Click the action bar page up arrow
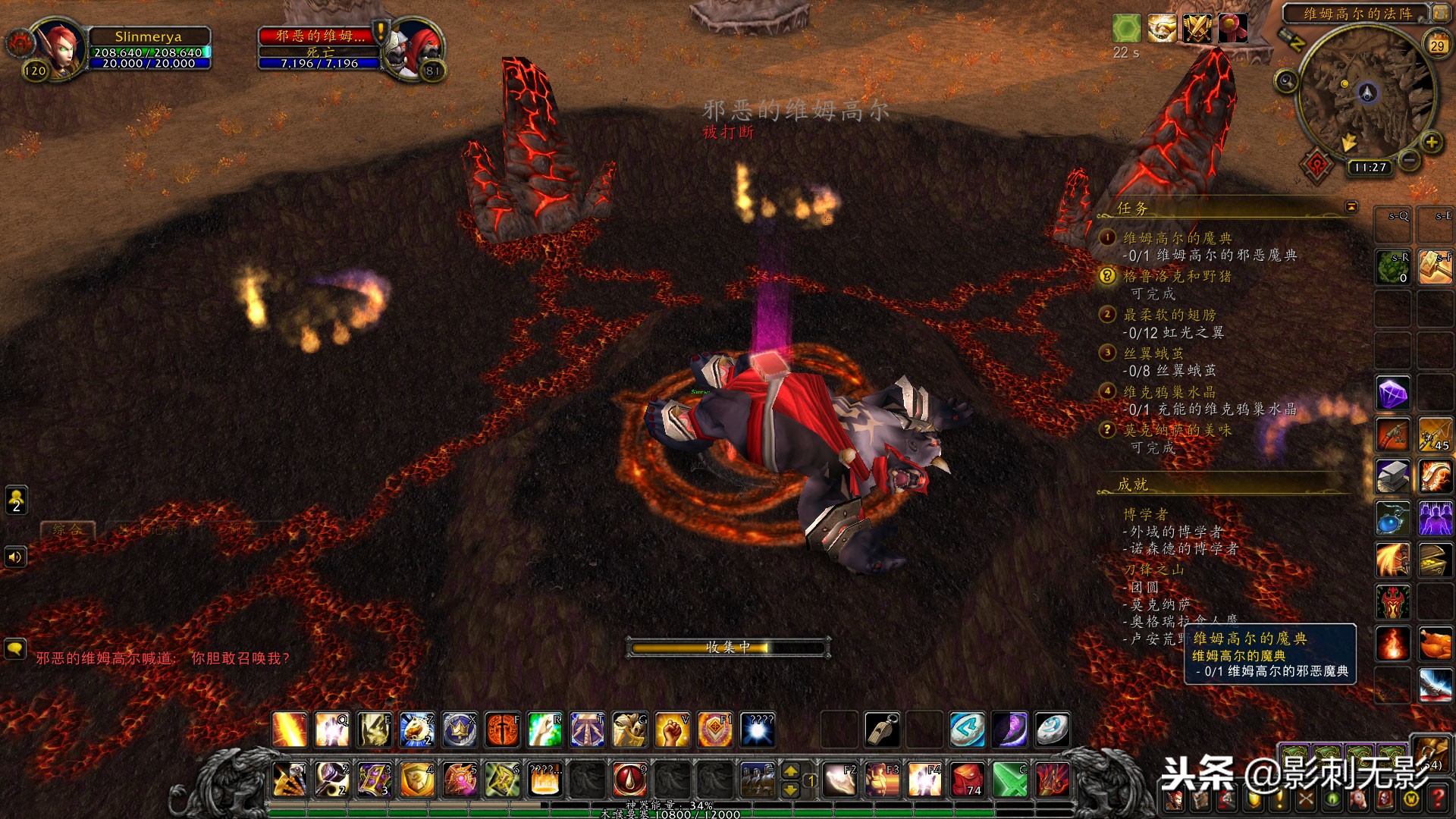The height and width of the screenshot is (819, 1456). point(790,771)
